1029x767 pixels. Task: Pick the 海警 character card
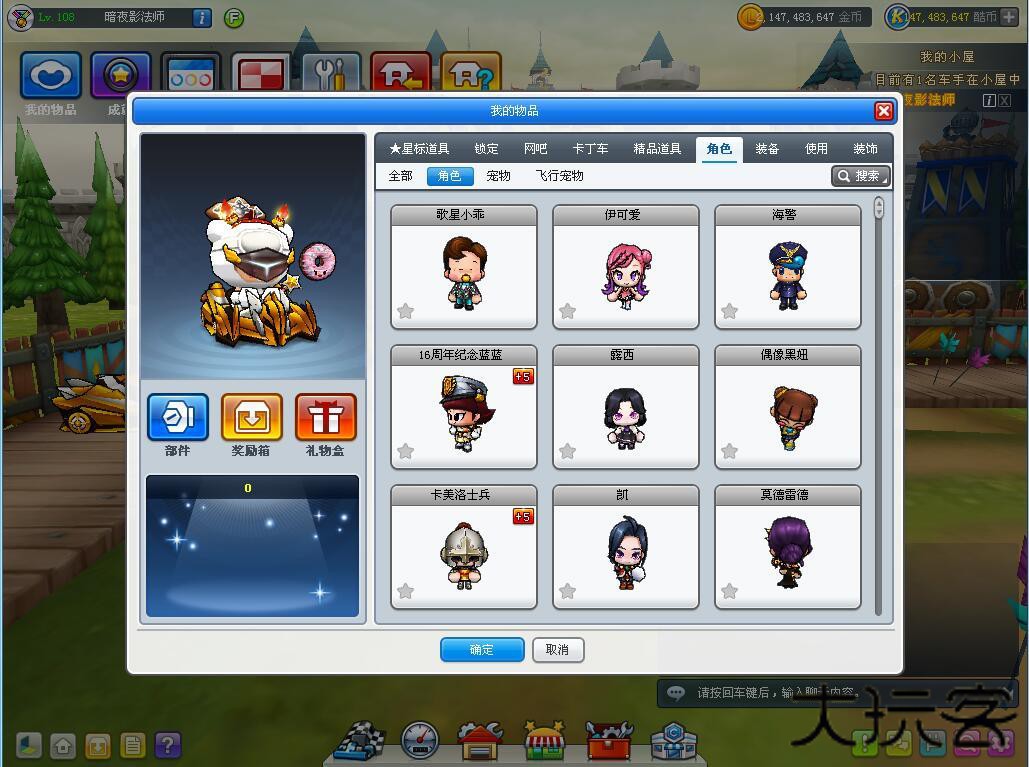[x=788, y=268]
